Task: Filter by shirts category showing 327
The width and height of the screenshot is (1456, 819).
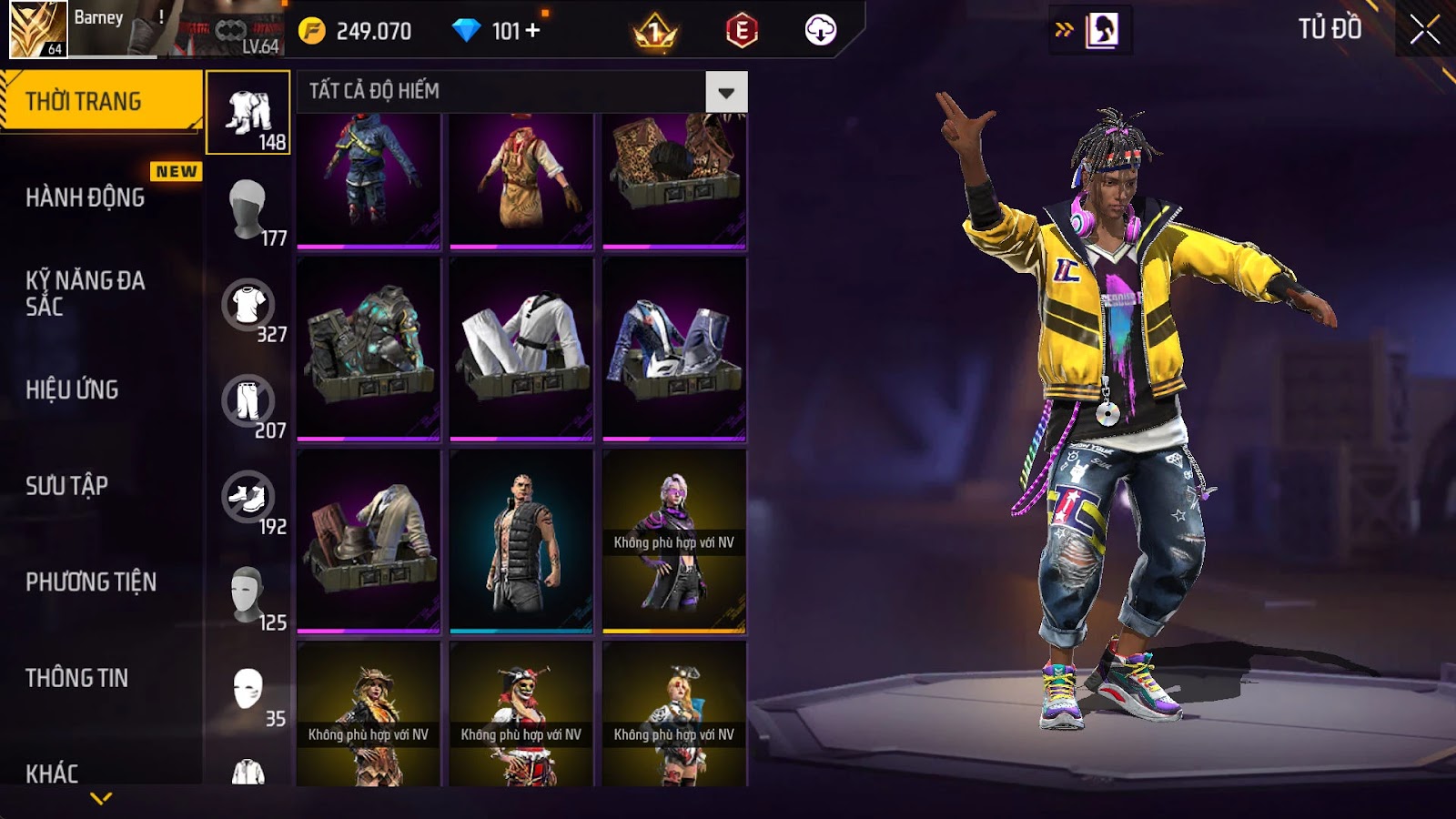Action: point(248,305)
